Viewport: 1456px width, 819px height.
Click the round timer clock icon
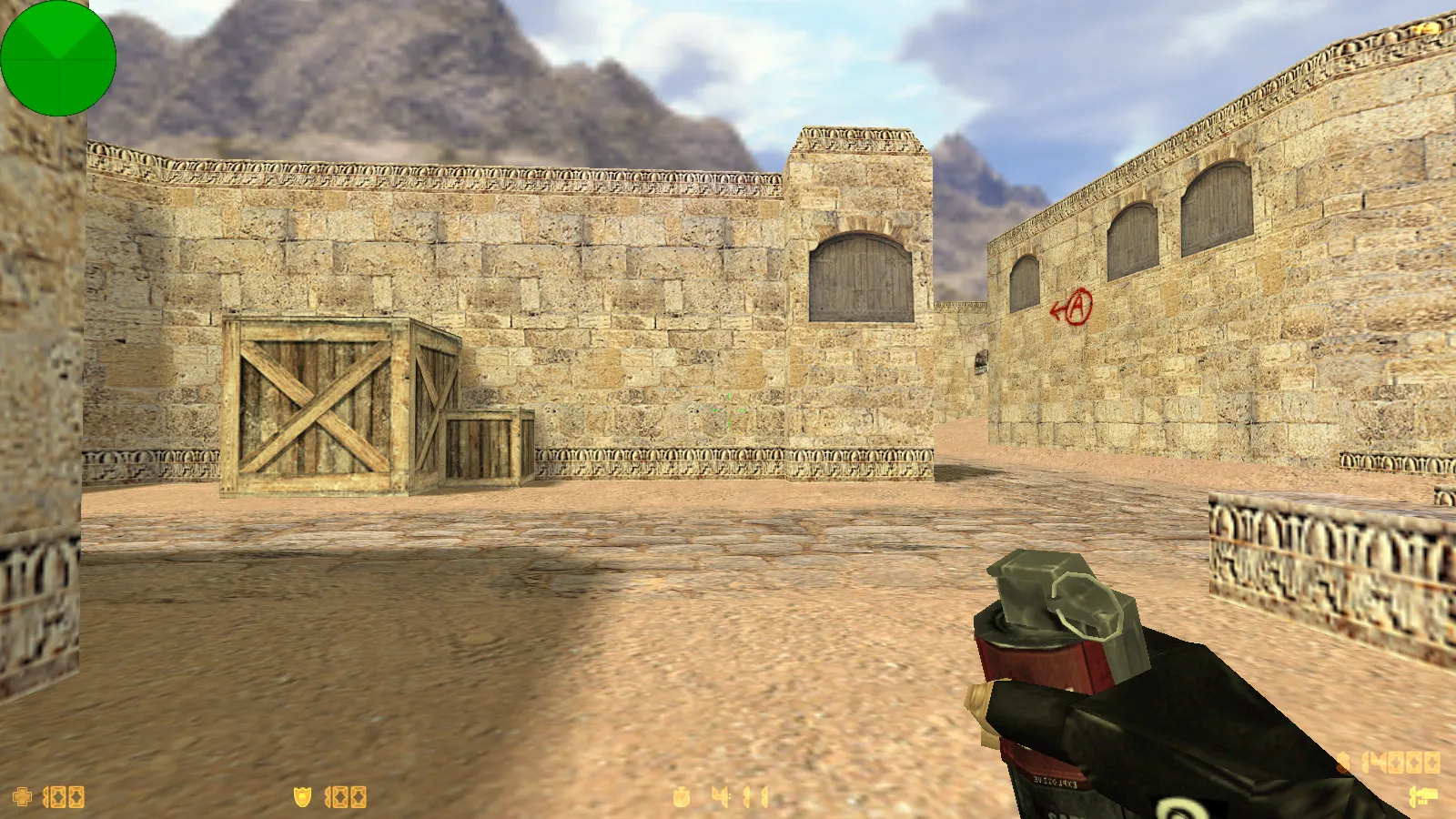point(682,798)
